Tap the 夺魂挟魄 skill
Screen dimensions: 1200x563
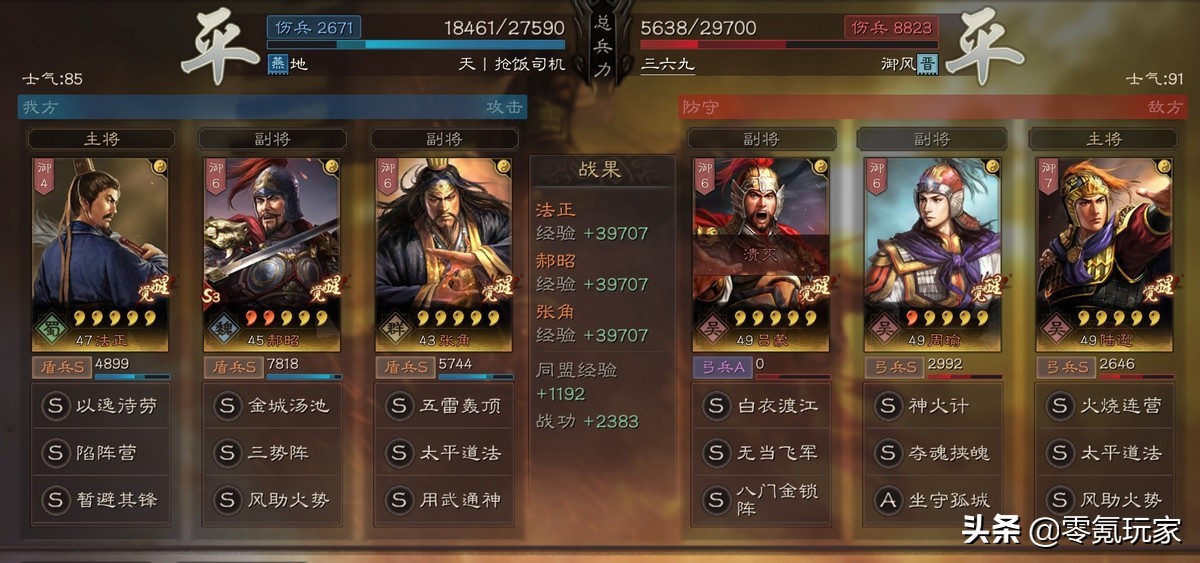click(x=932, y=453)
